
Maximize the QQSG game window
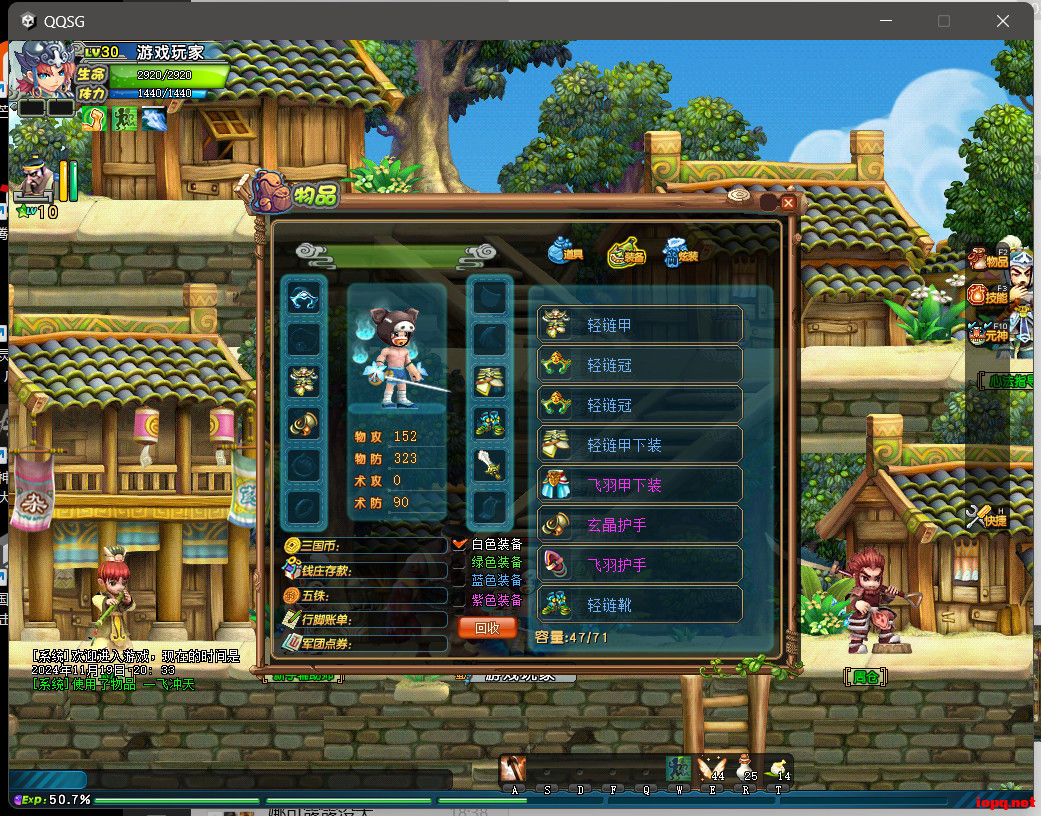coord(944,20)
